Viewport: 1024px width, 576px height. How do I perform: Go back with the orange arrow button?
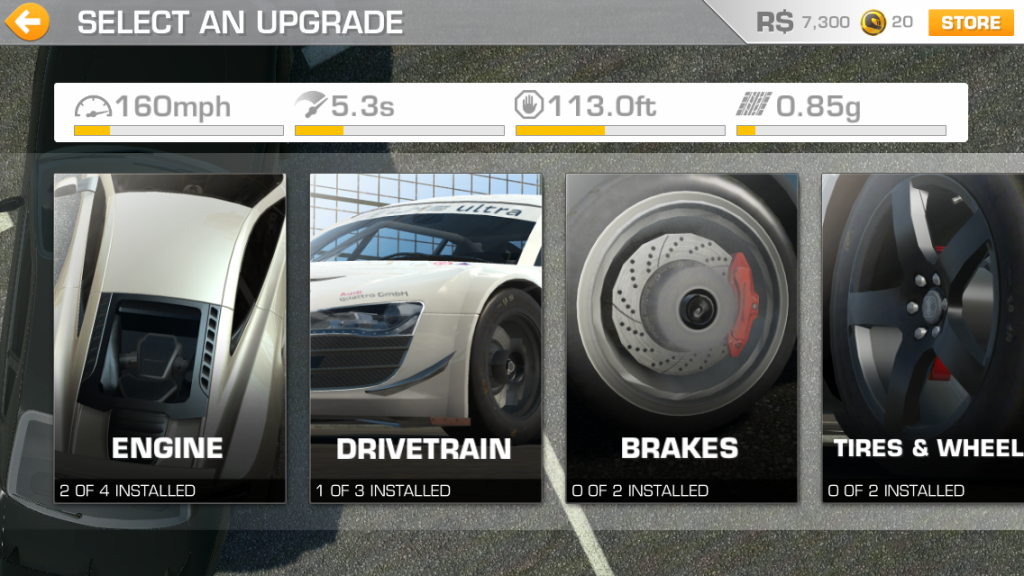[x=27, y=21]
